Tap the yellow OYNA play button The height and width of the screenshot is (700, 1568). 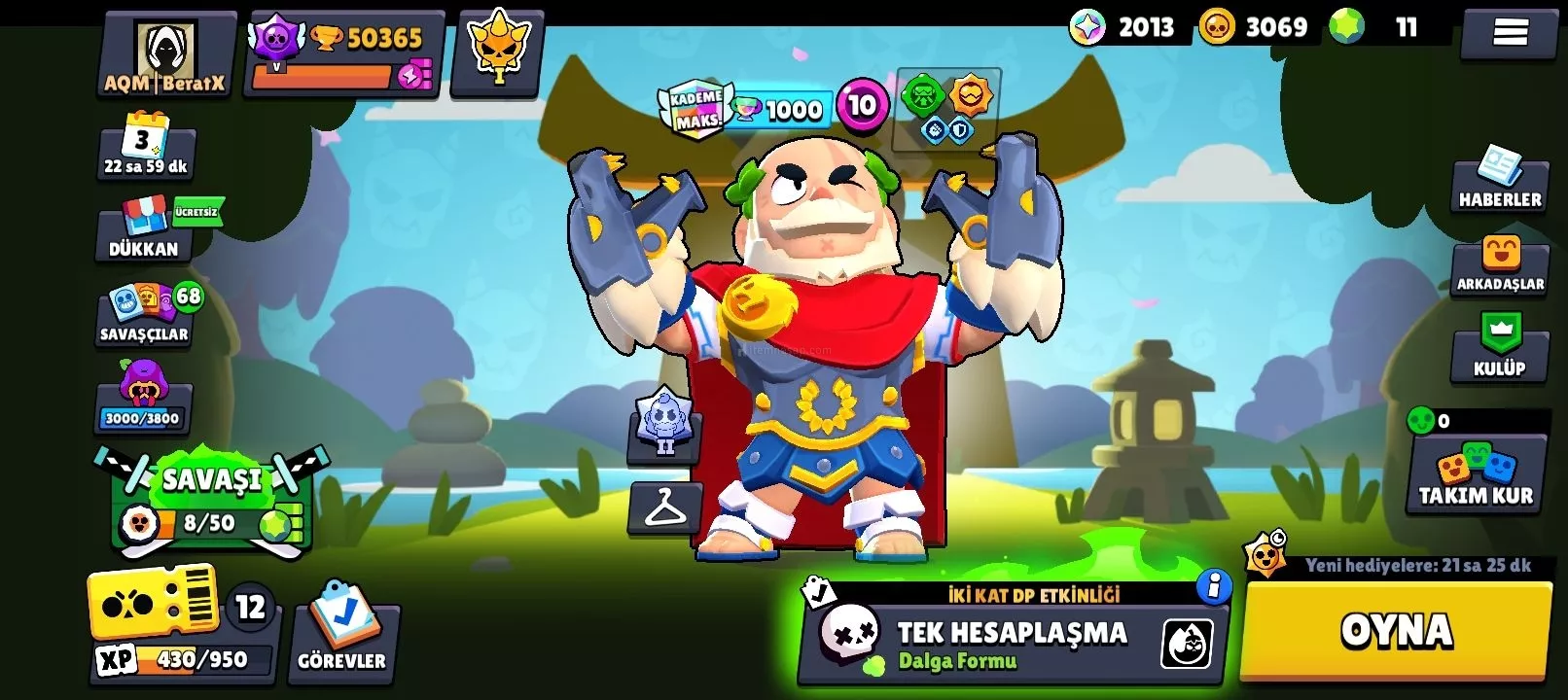pos(1396,631)
